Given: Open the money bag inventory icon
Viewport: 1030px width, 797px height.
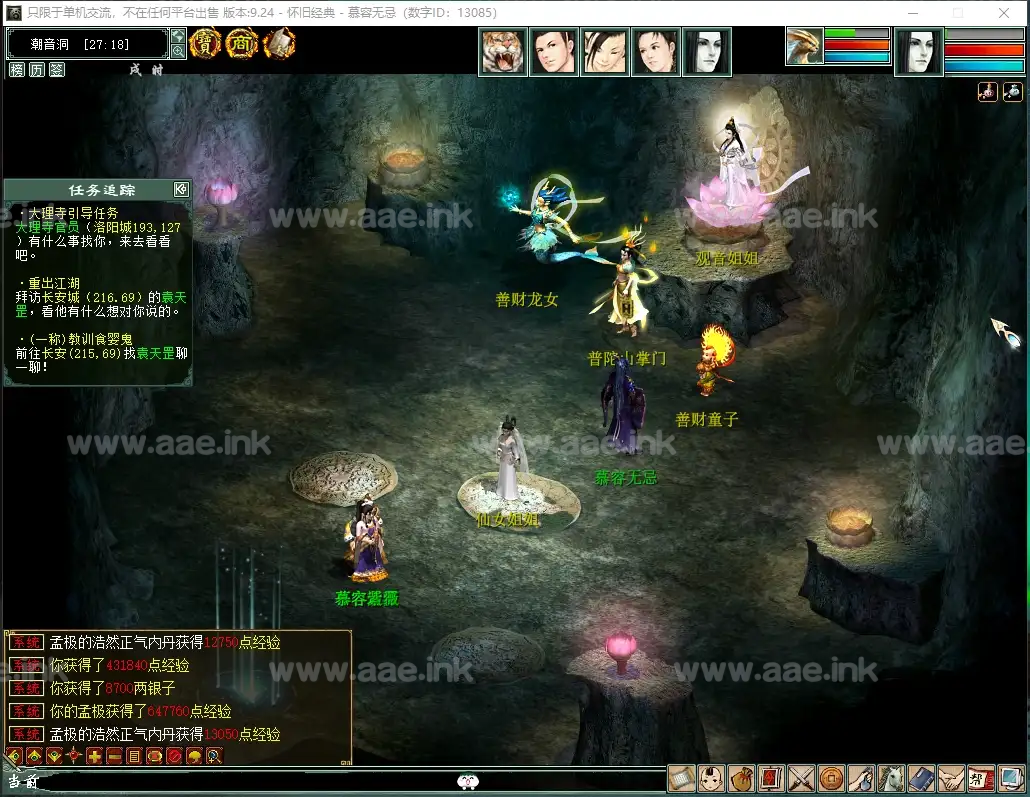Looking at the screenshot, I should pyautogui.click(x=741, y=779).
